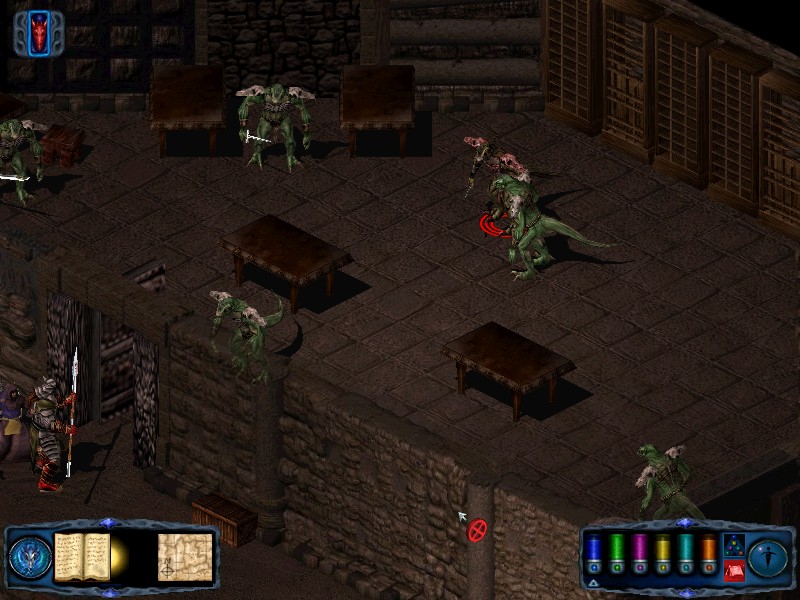Screen dimensions: 800x600
Task: Open the journal book
Action: tap(82, 556)
